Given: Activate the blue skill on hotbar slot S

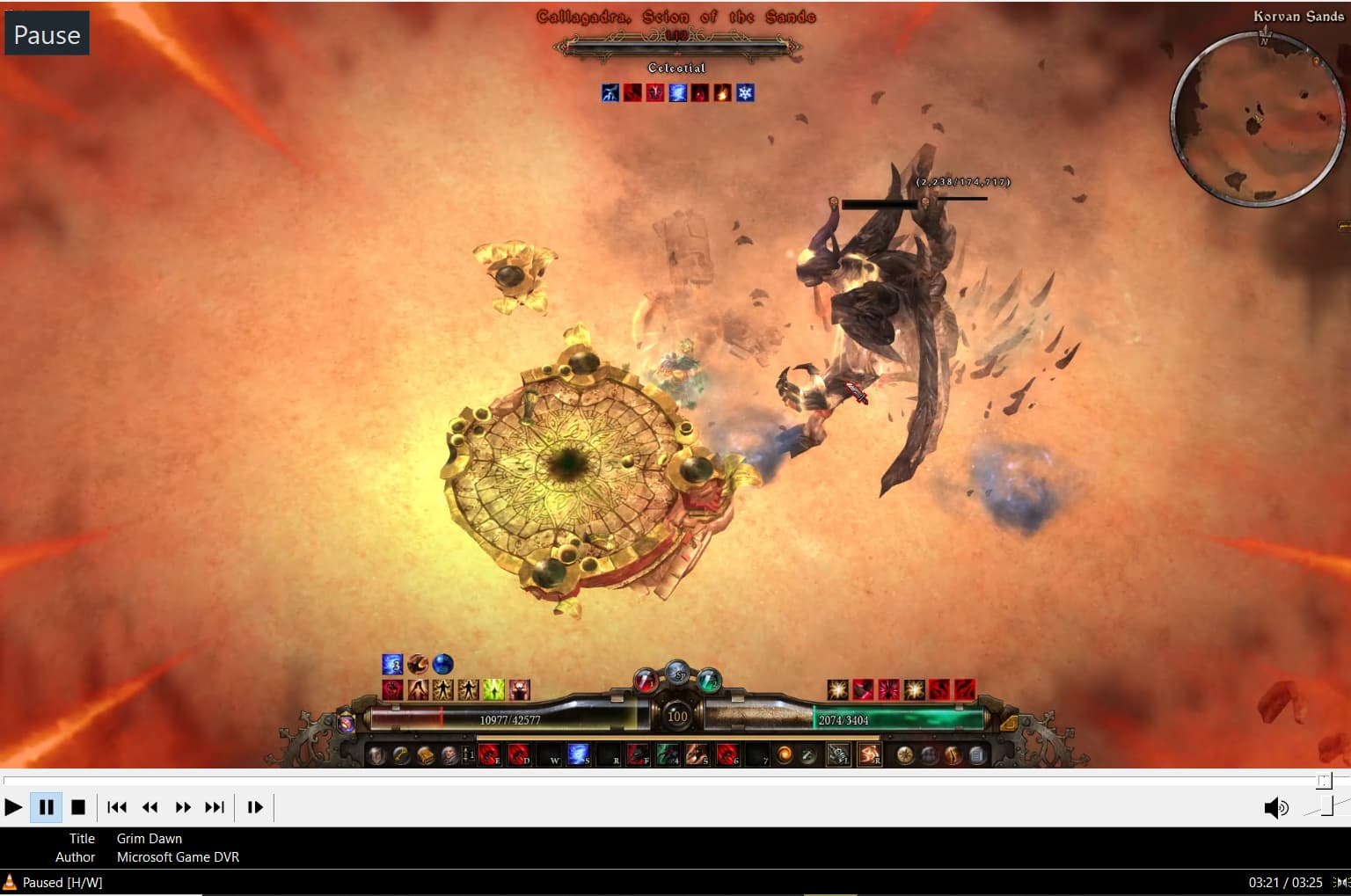Looking at the screenshot, I should [578, 754].
